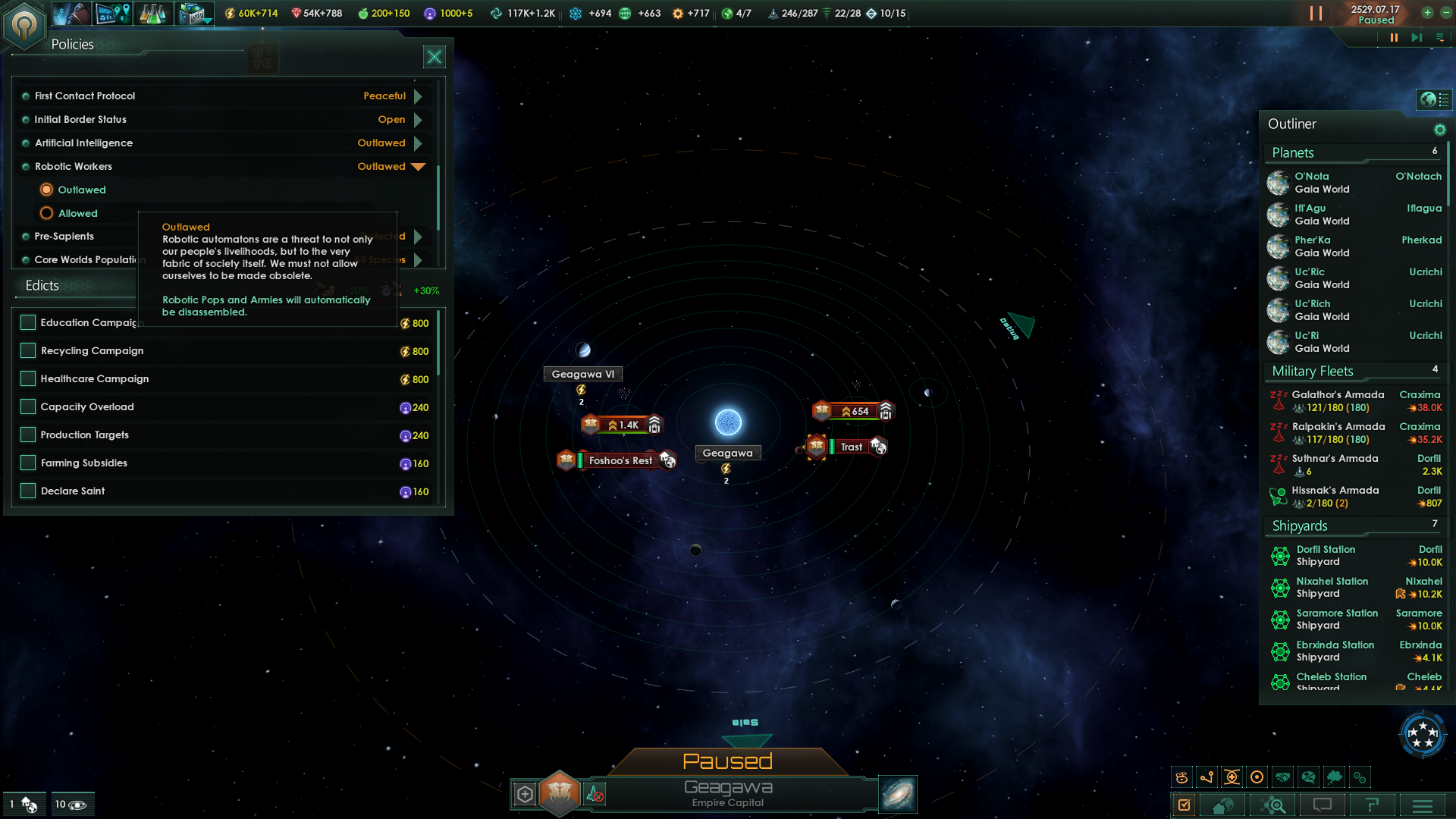Enable the Education Campaign checkbox

pos(27,322)
